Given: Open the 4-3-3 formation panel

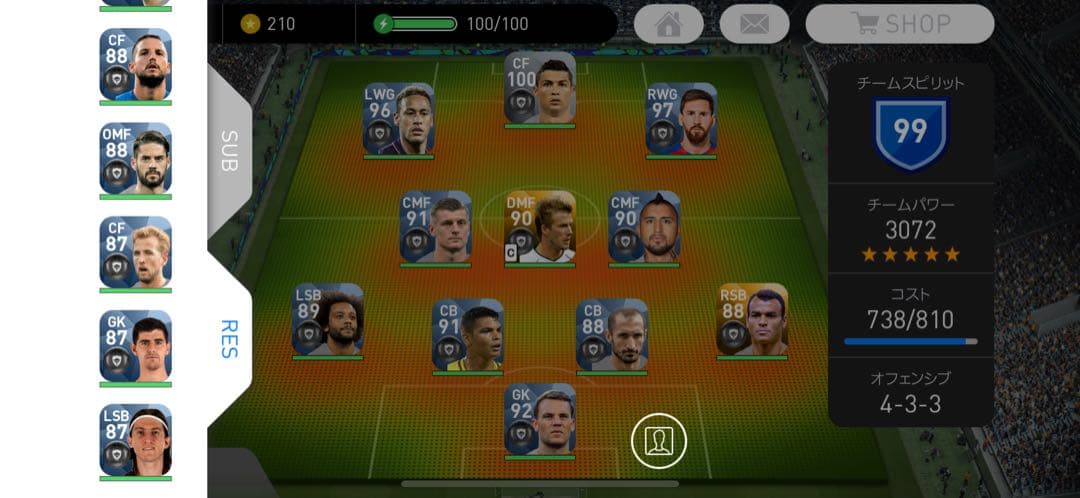Looking at the screenshot, I should click(x=910, y=392).
